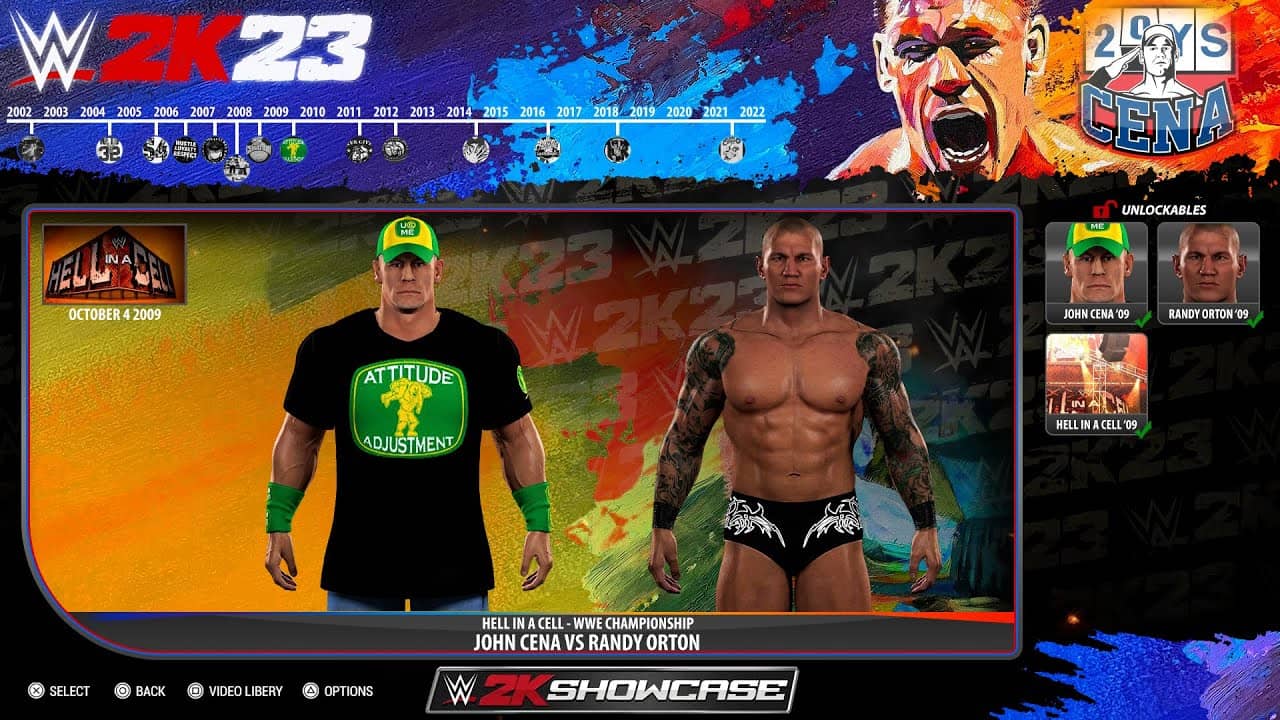Image resolution: width=1280 pixels, height=720 pixels.
Task: Open Options with the triangle control
Action: 311,691
